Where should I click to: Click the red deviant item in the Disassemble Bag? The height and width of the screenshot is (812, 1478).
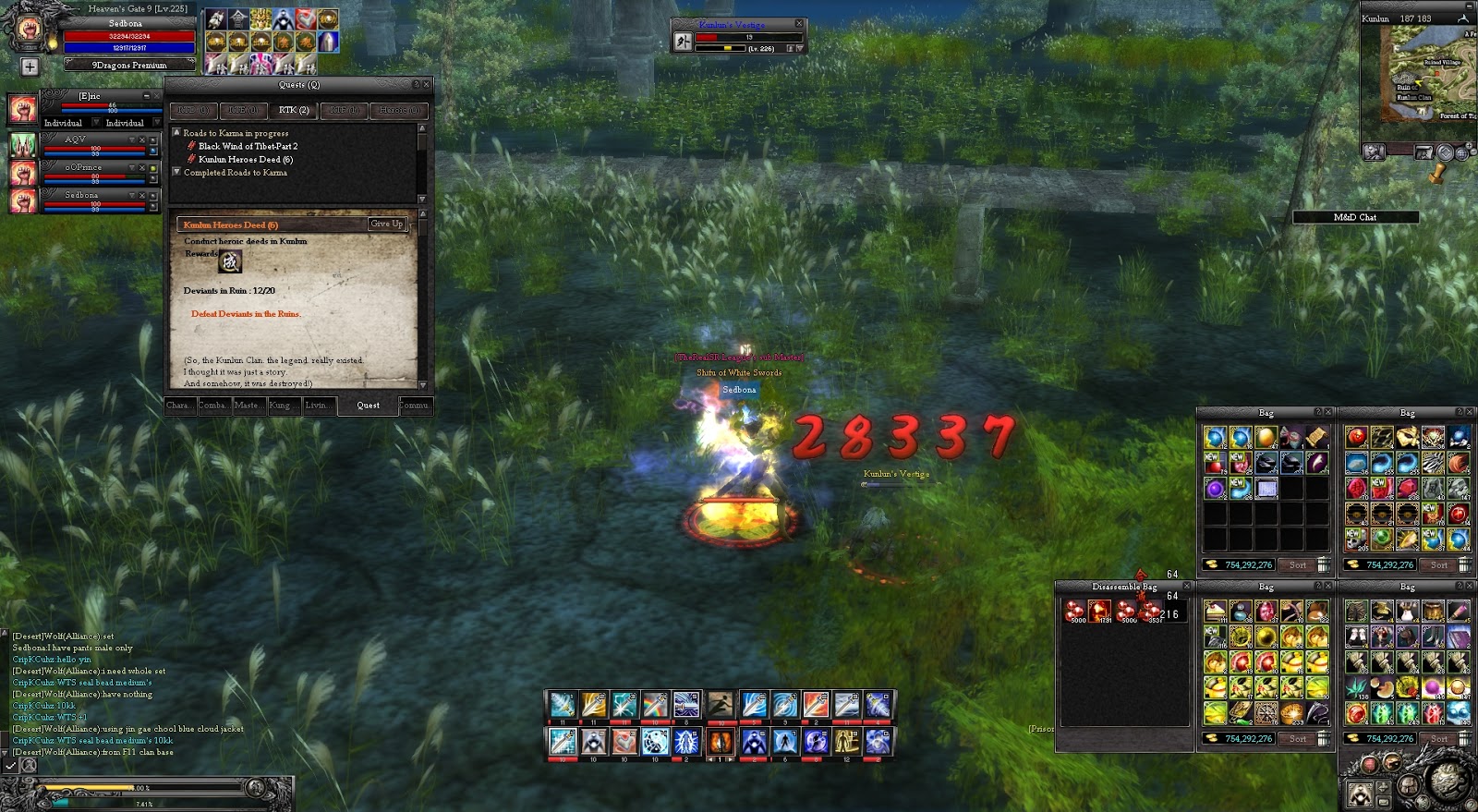[x=1099, y=611]
